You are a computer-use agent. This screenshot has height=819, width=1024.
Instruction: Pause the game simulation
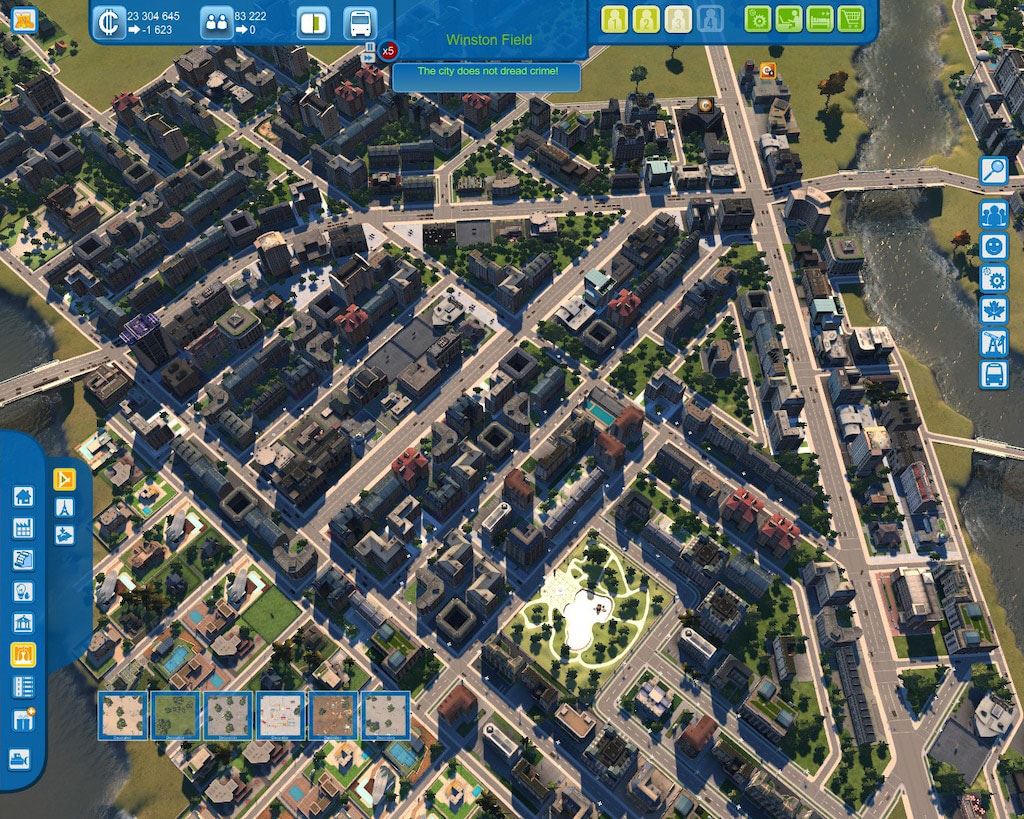coord(370,46)
